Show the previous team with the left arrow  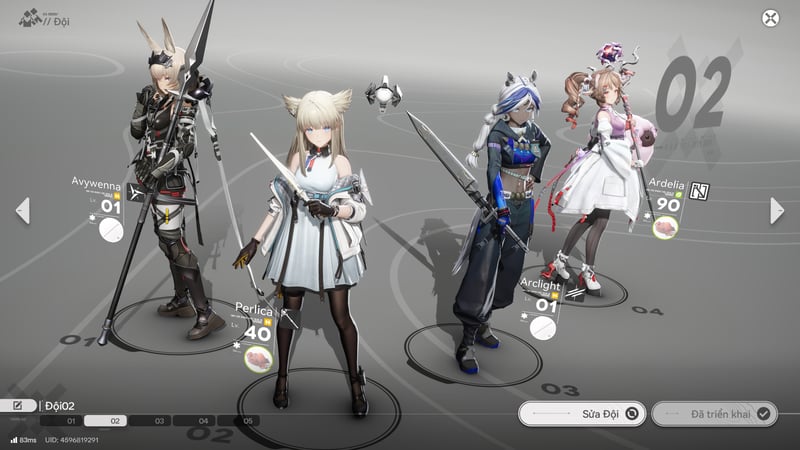tap(22, 210)
